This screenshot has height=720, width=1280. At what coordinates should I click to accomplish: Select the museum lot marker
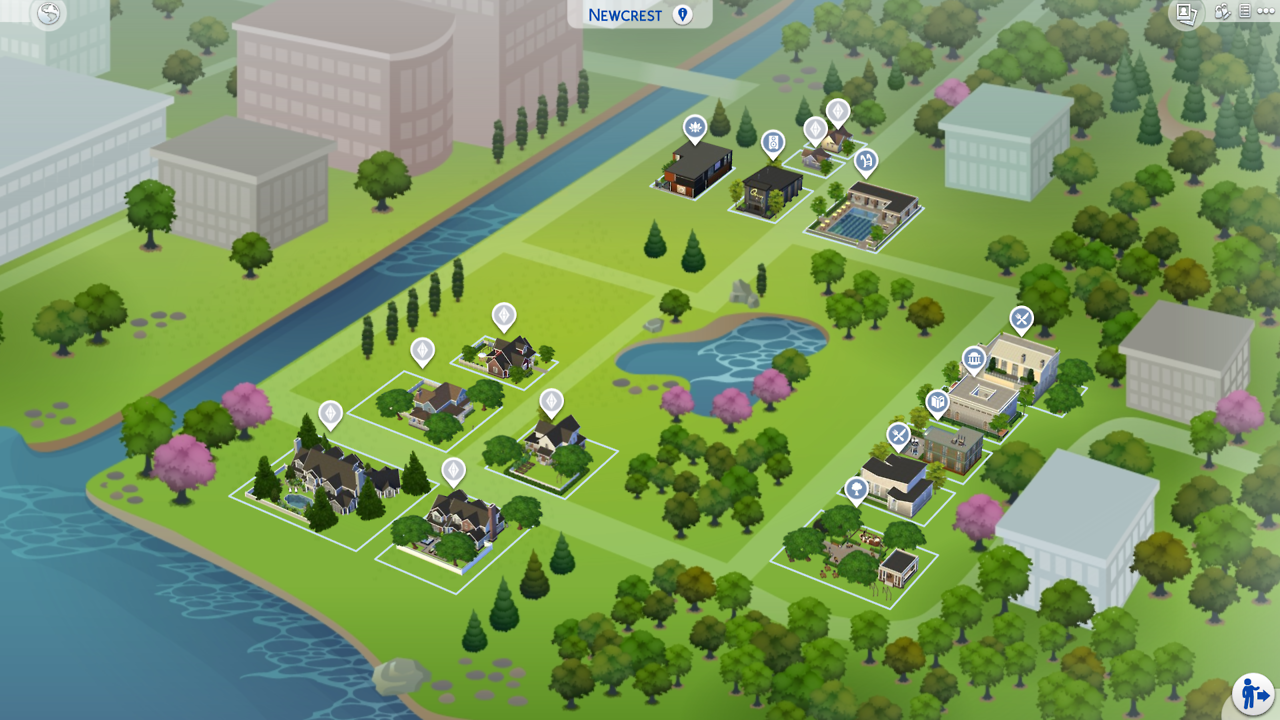coord(974,360)
